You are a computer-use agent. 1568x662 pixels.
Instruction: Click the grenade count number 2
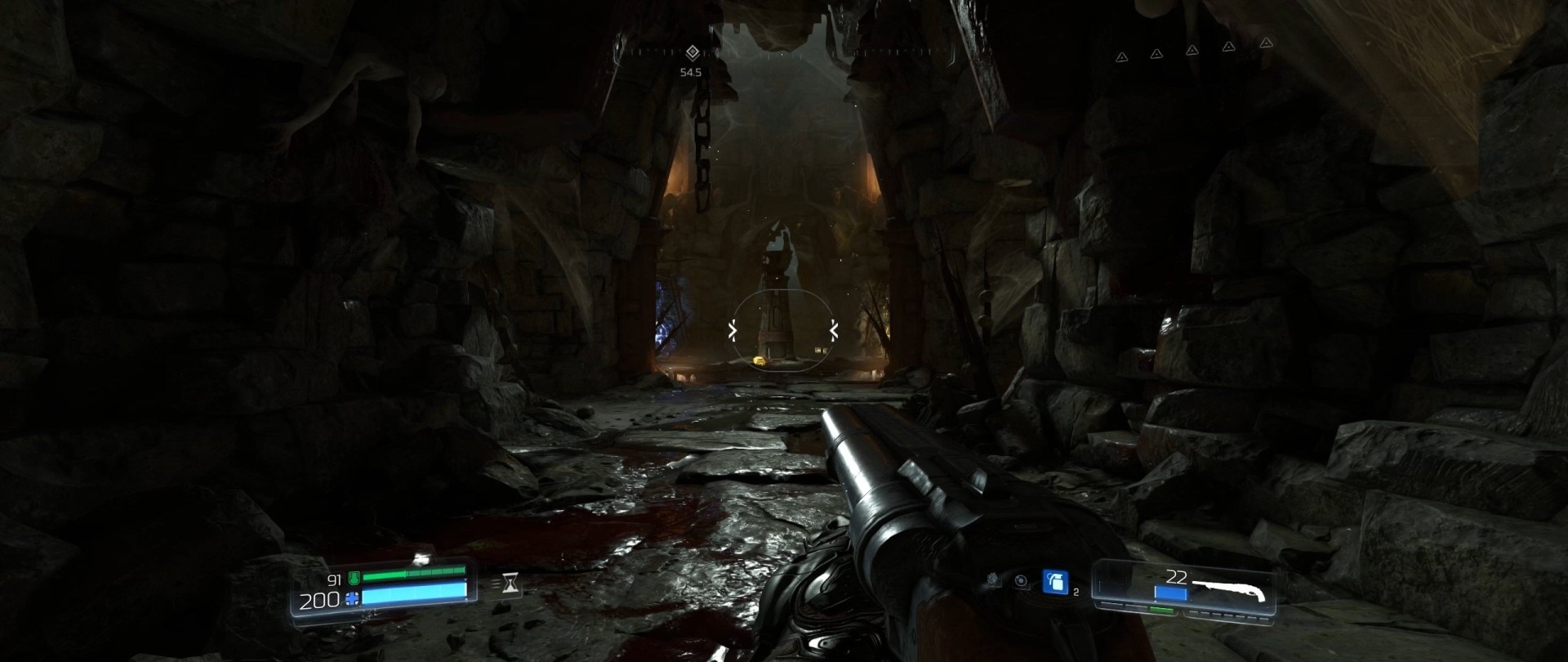pyautogui.click(x=1076, y=592)
